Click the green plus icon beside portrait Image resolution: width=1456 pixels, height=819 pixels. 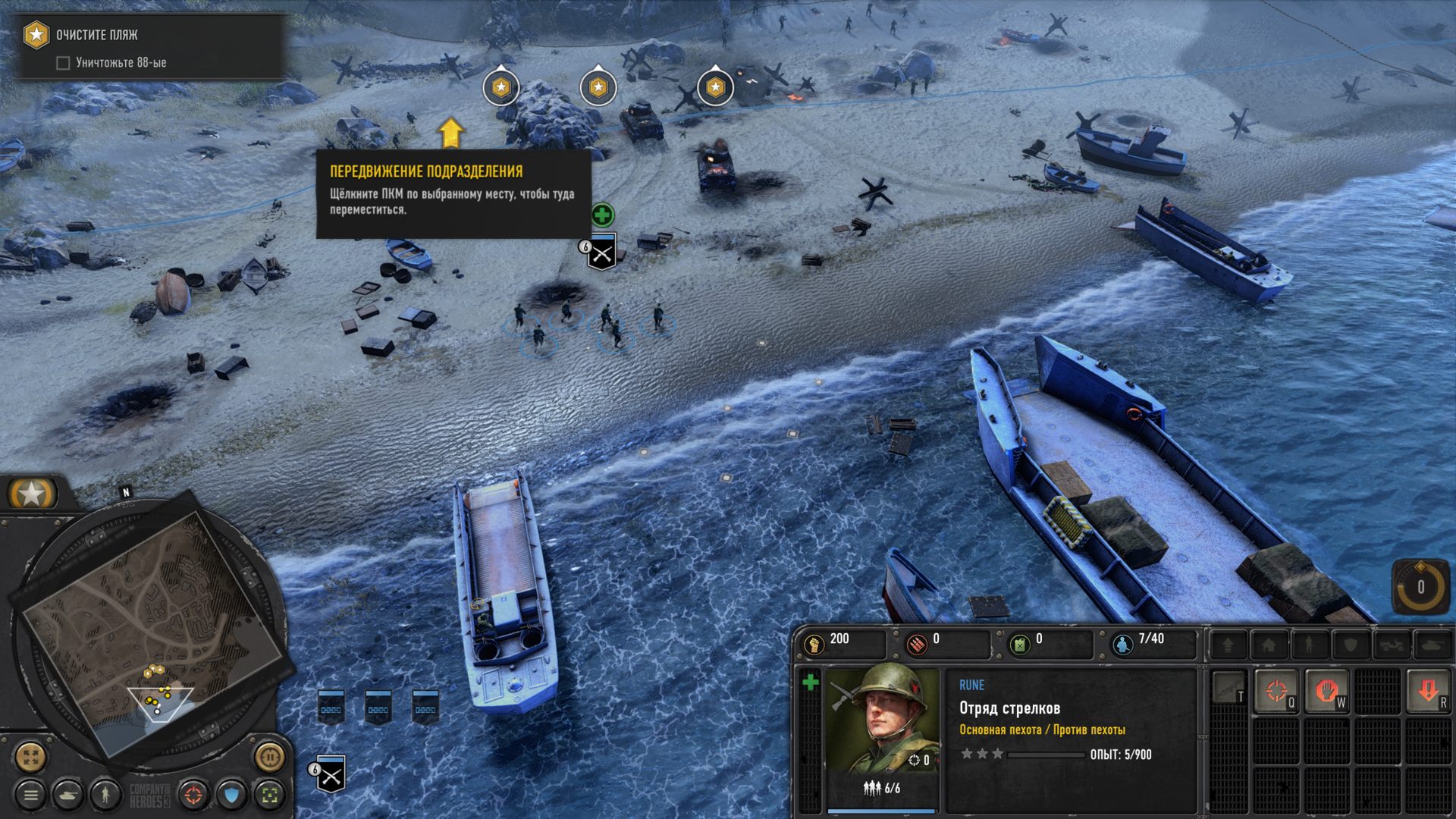[810, 682]
